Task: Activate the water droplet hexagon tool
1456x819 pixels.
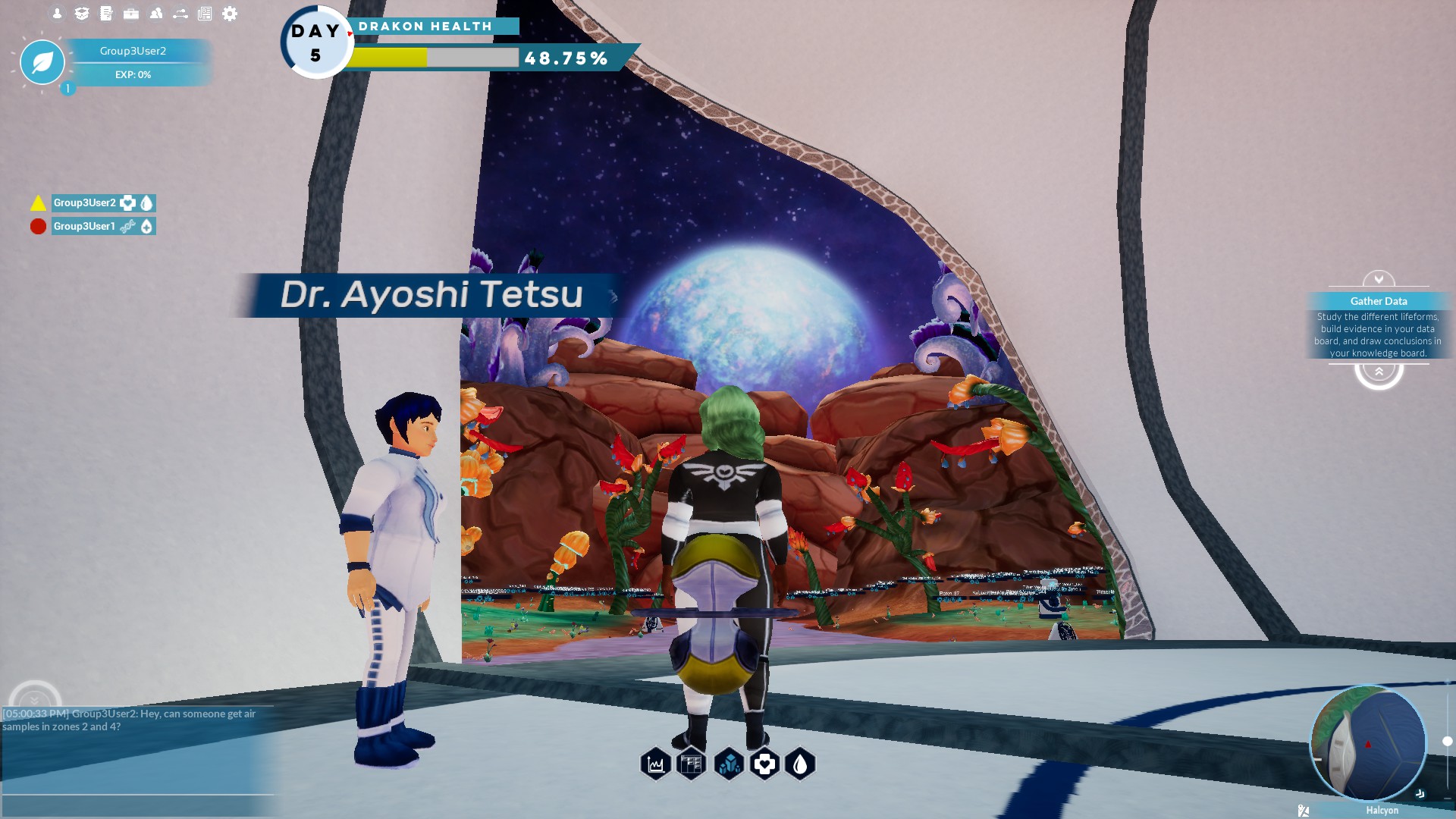Action: [800, 764]
